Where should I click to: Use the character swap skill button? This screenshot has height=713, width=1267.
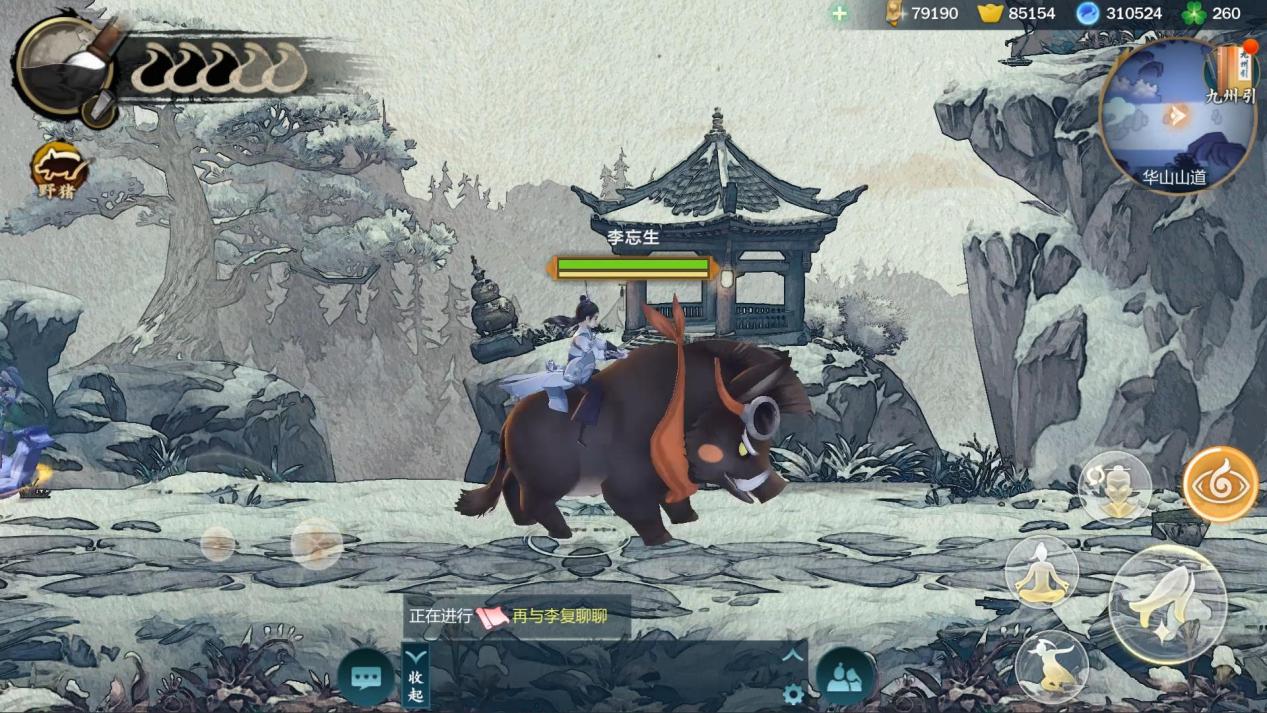tap(1115, 487)
